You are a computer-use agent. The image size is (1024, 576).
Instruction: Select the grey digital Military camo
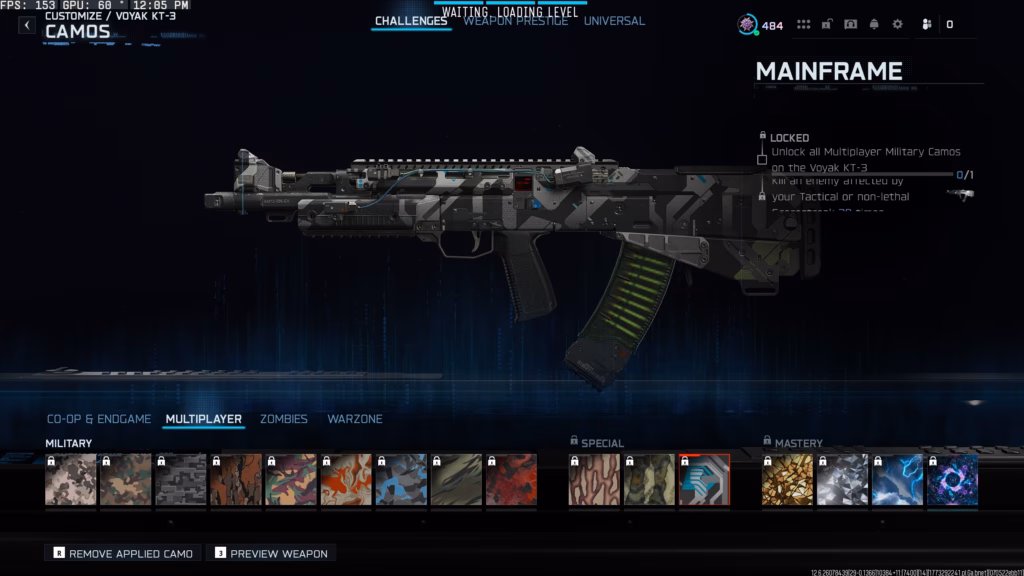[x=181, y=480]
